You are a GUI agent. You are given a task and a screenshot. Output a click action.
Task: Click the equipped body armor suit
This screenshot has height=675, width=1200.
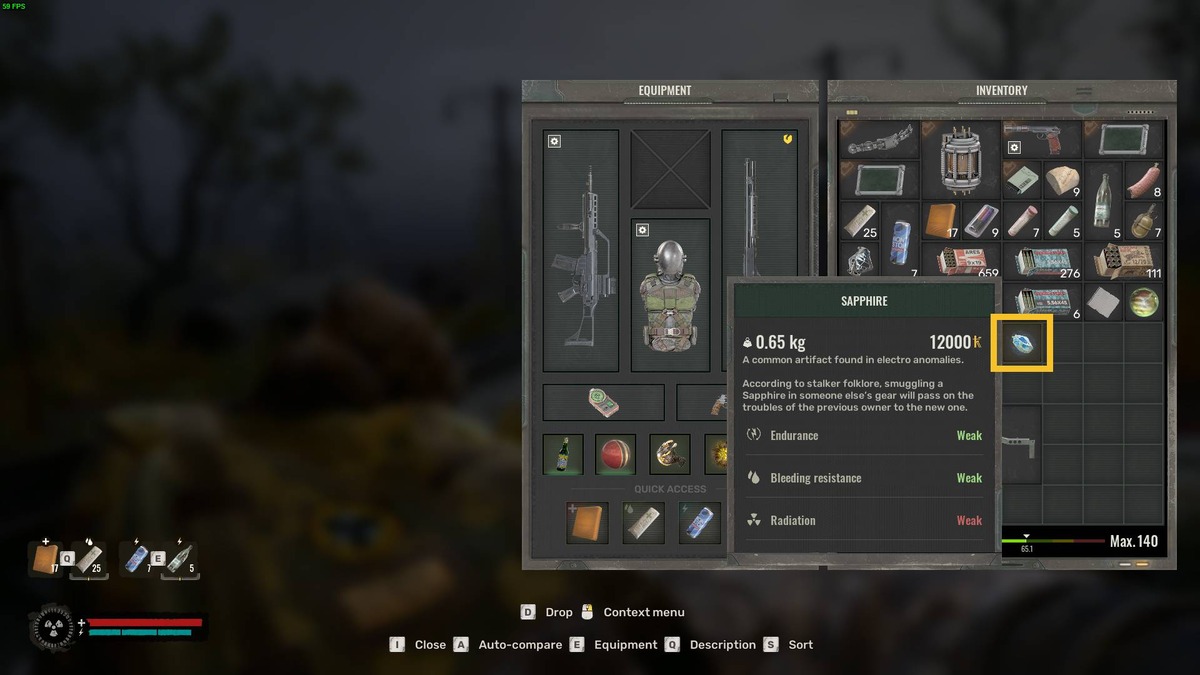tap(670, 295)
